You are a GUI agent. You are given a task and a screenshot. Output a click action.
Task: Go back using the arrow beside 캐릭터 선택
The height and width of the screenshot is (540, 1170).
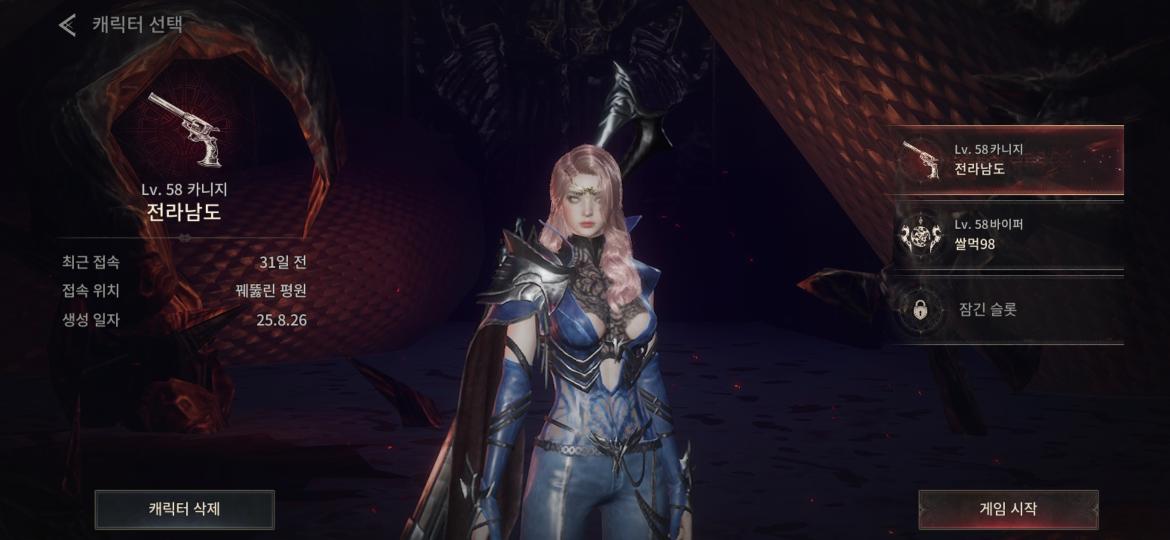pyautogui.click(x=67, y=25)
